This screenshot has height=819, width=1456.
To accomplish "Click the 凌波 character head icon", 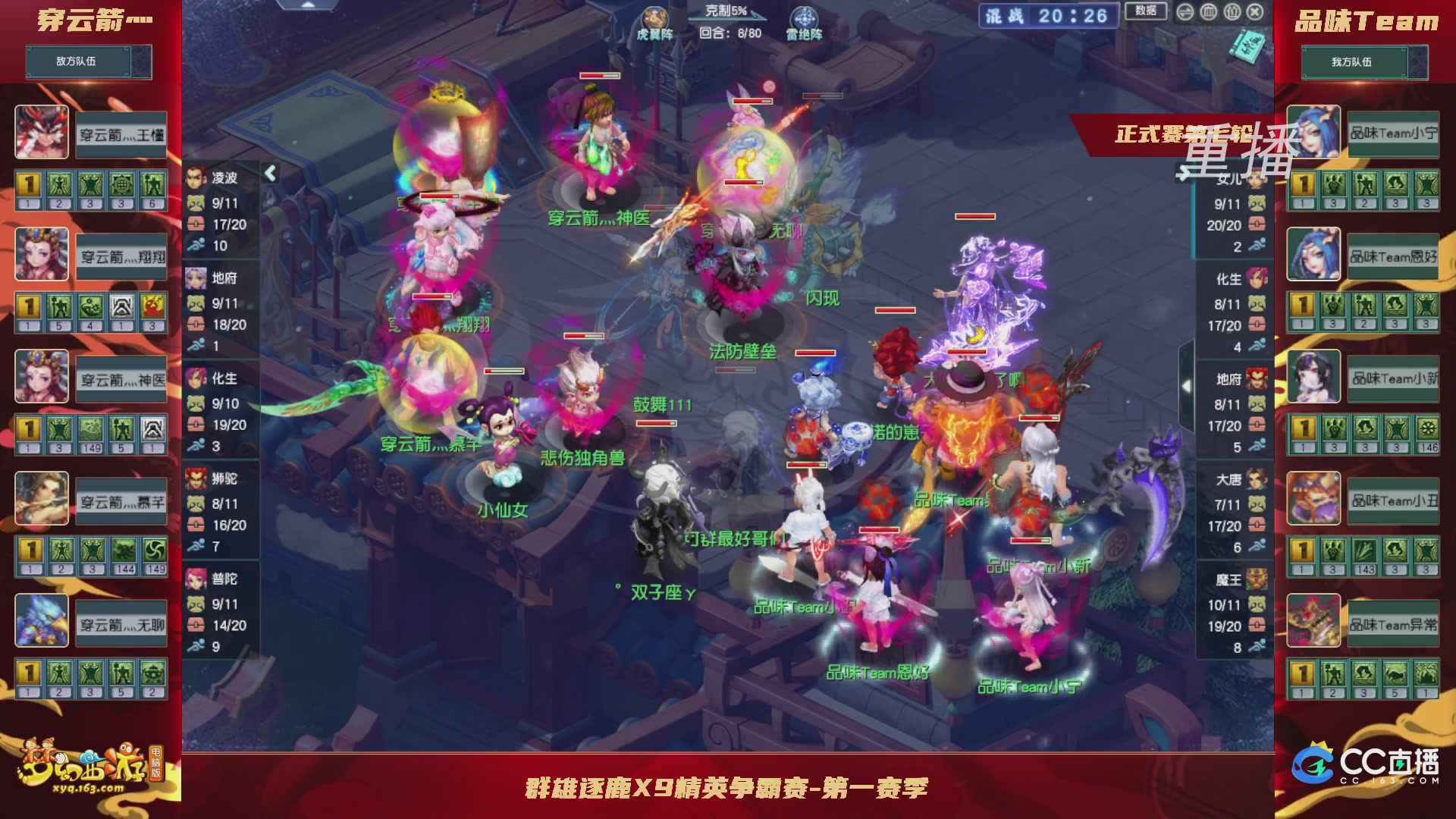I will click(x=196, y=176).
